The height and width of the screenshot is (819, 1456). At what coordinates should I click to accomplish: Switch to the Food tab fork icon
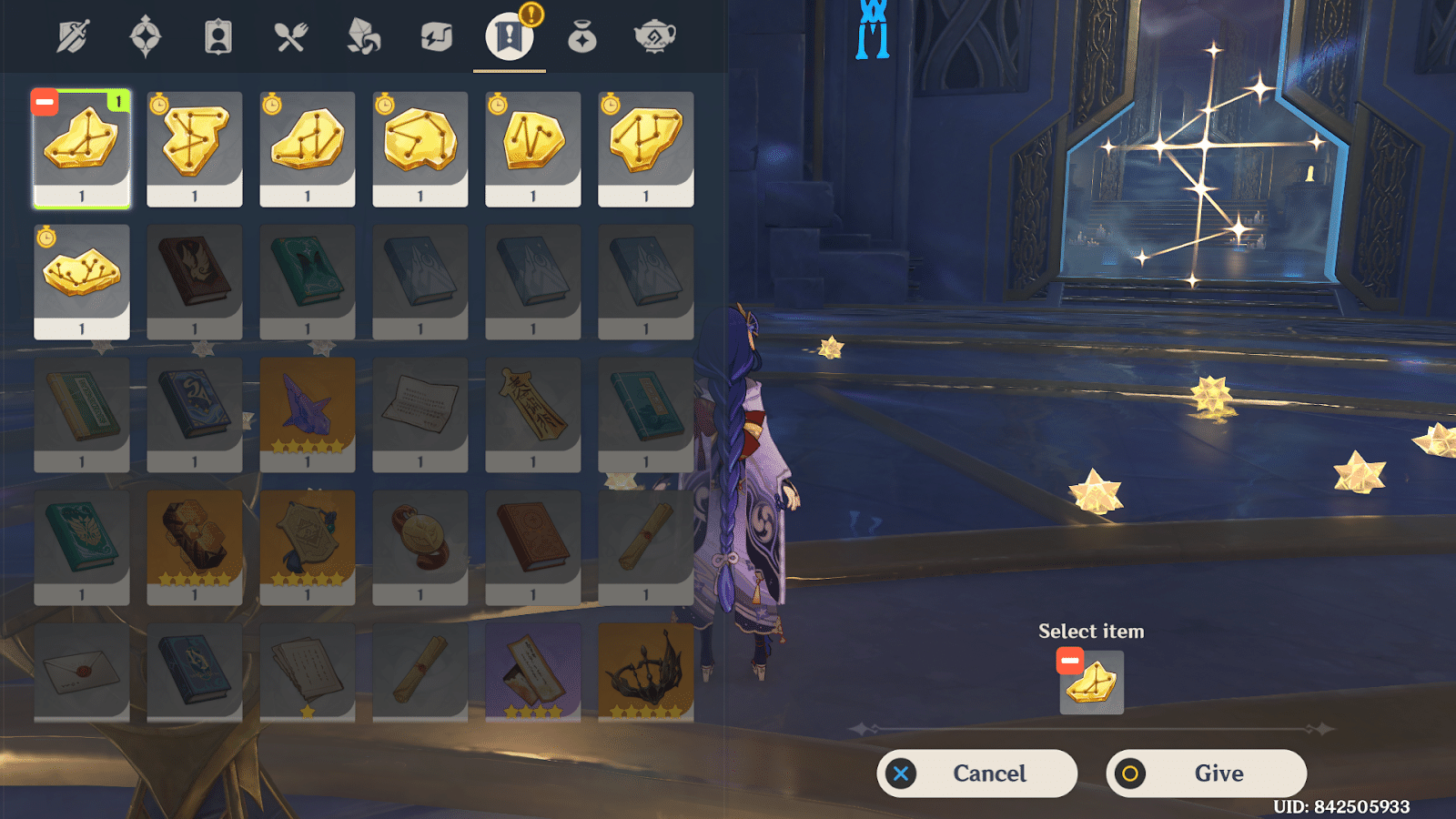point(291,35)
